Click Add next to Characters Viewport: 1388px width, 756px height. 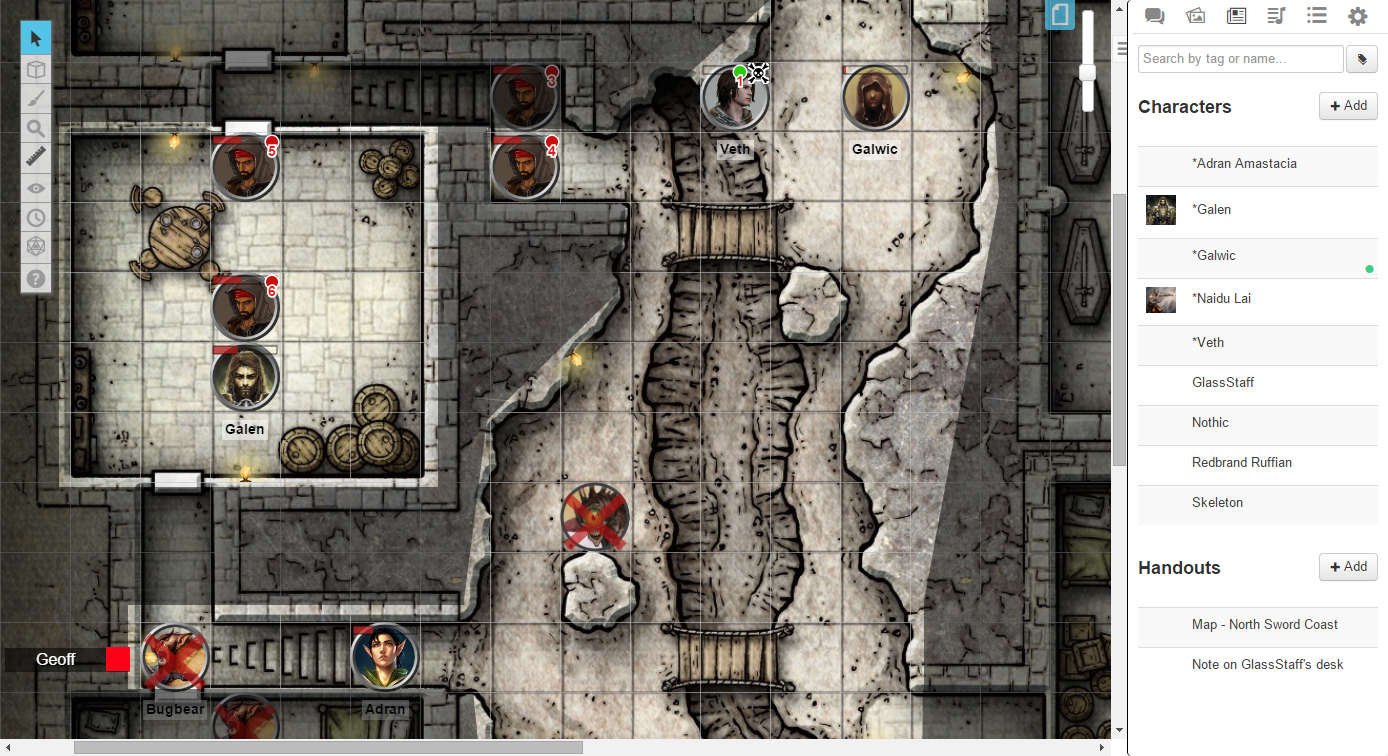pyautogui.click(x=1347, y=105)
